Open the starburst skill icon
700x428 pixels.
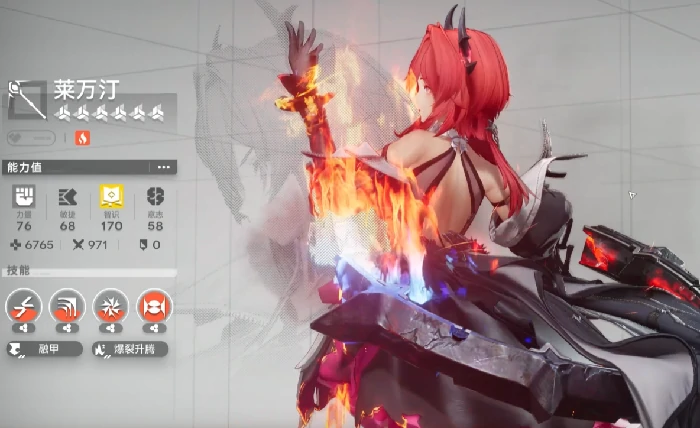[x=111, y=306]
